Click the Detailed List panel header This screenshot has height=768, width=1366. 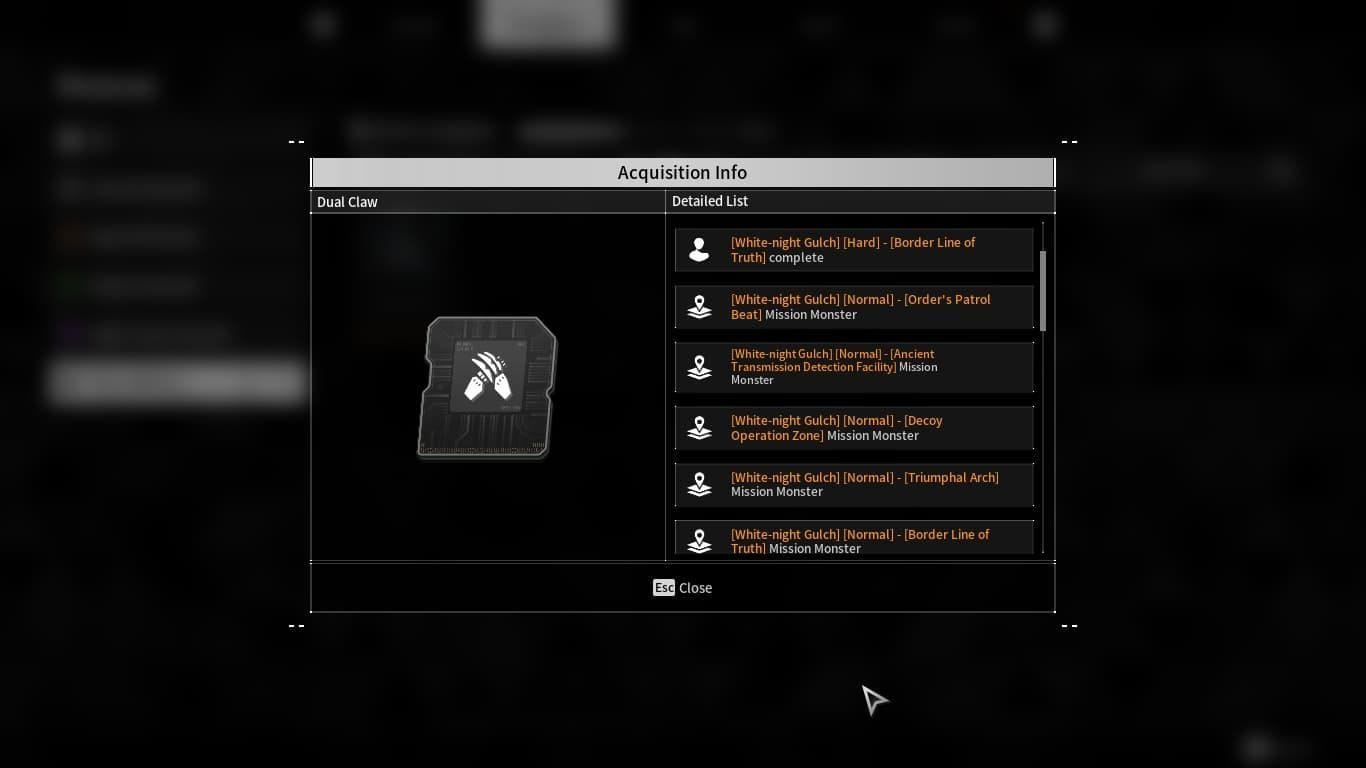[x=710, y=201]
